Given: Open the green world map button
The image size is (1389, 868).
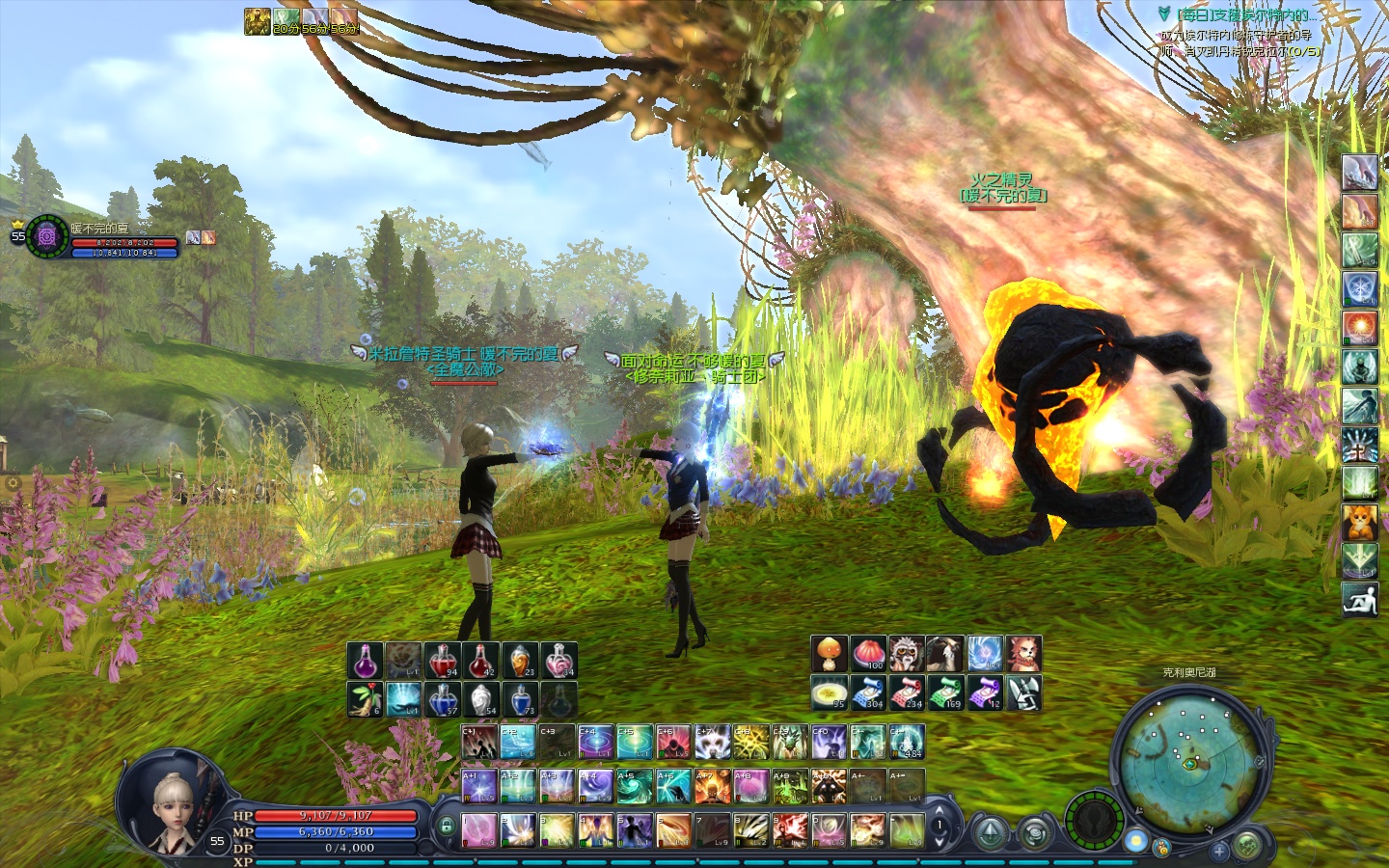Looking at the screenshot, I should [1247, 846].
